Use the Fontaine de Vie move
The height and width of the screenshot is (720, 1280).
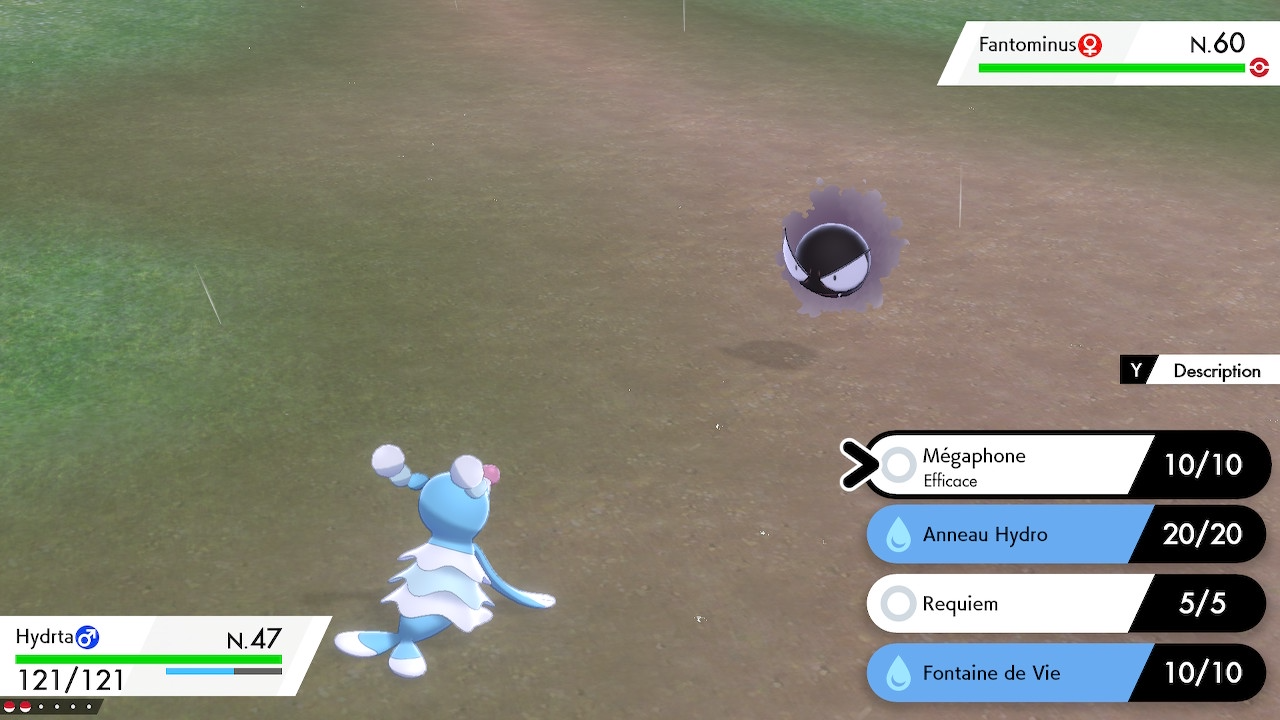tap(1010, 672)
